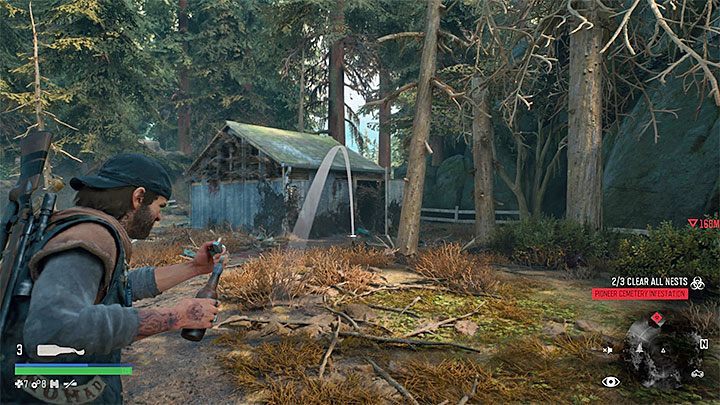Screen dimensions: 720x405
Task: Click the red objective marker on minimap
Action: [x=656, y=319]
